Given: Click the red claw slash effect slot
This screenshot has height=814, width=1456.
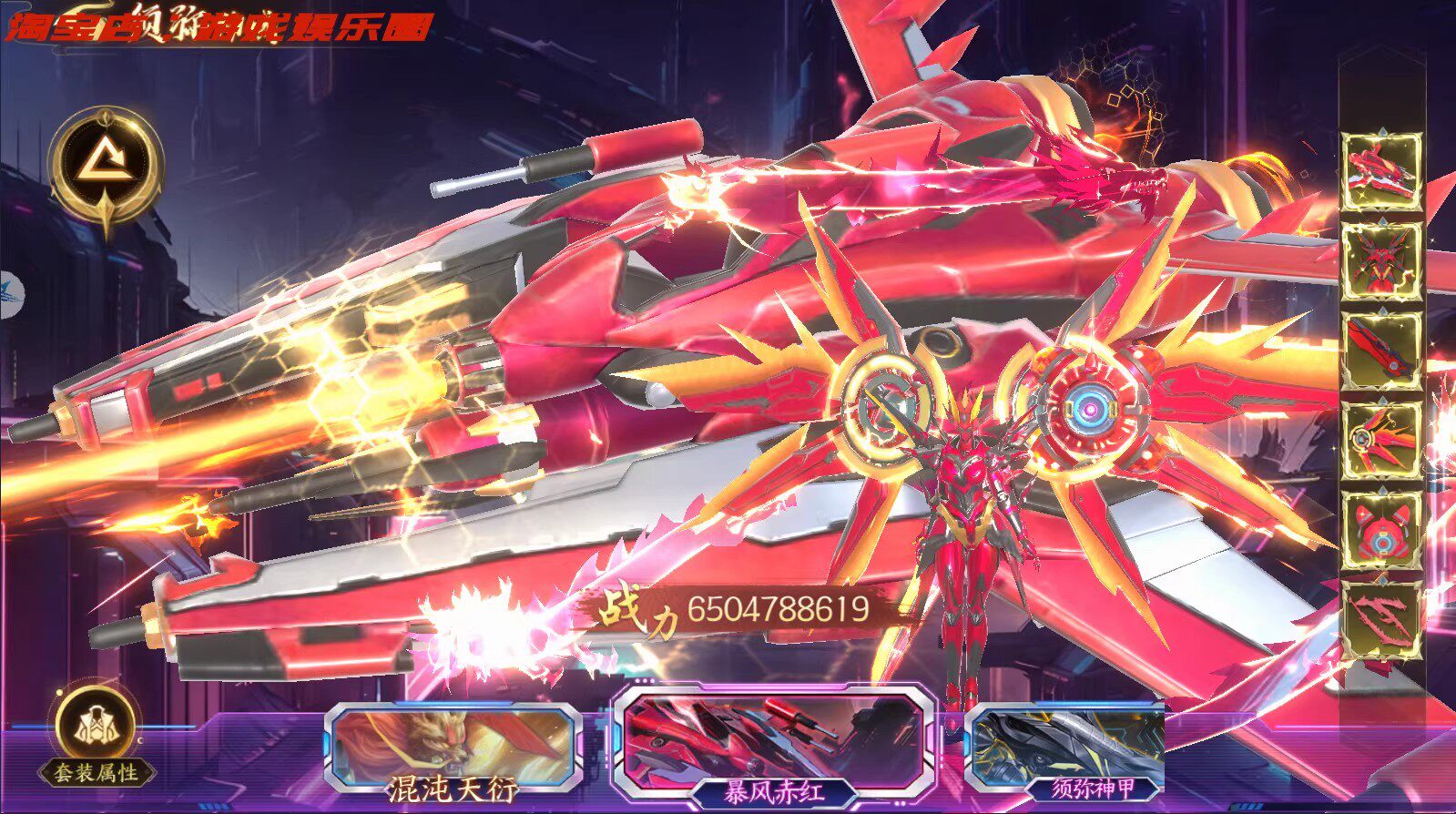Looking at the screenshot, I should (x=1382, y=622).
